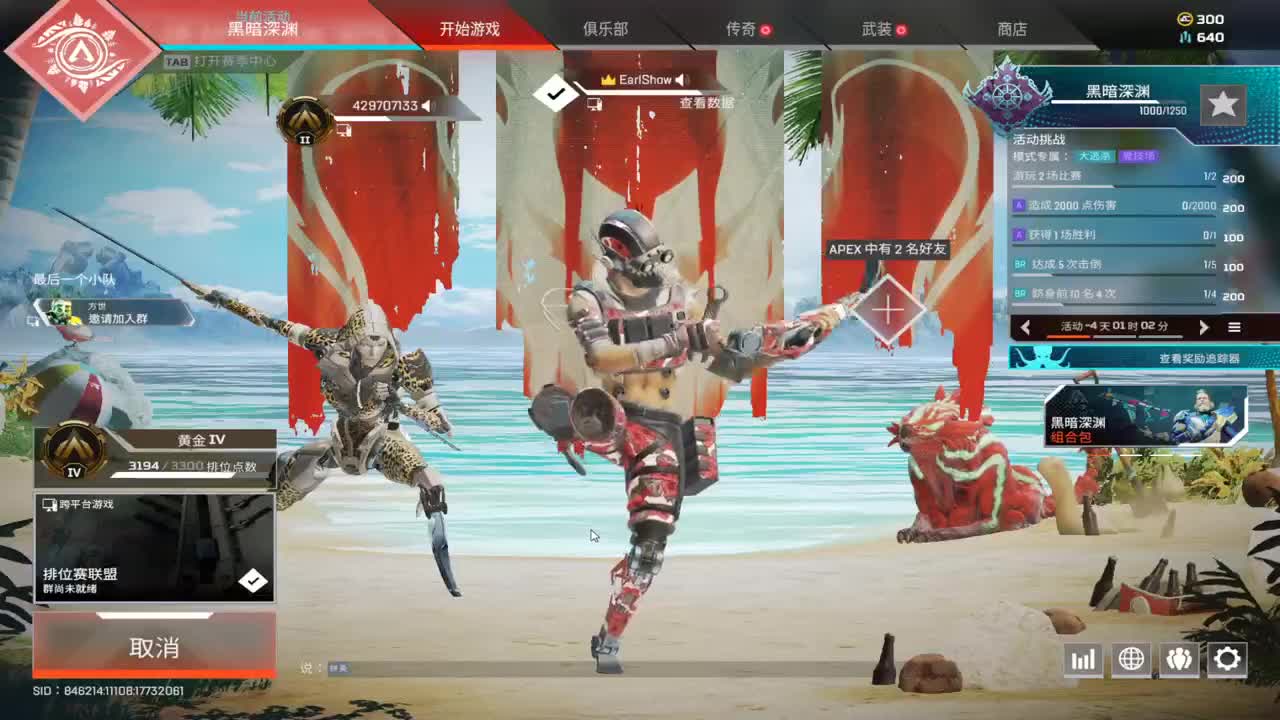Open the match stats bar chart icon
Image resolution: width=1280 pixels, height=720 pixels.
coord(1083,659)
